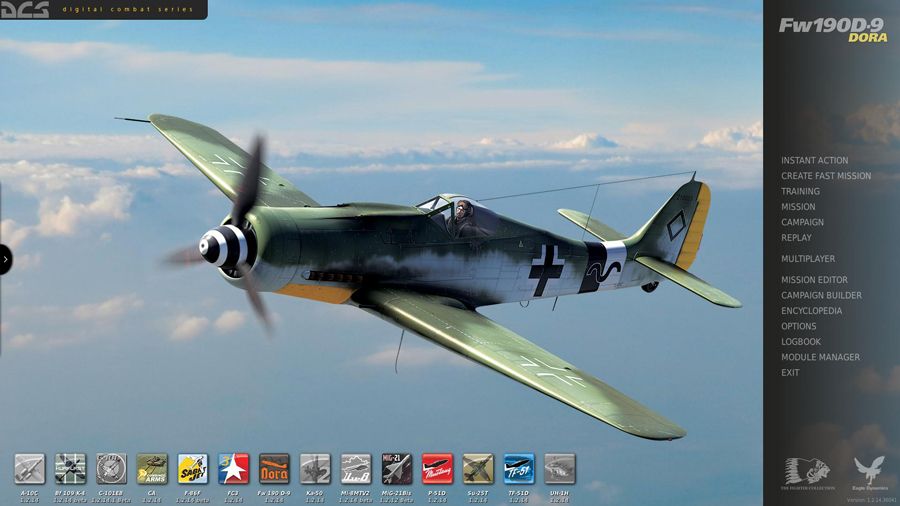Open the Module Manager
The width and height of the screenshot is (900, 506).
[820, 357]
